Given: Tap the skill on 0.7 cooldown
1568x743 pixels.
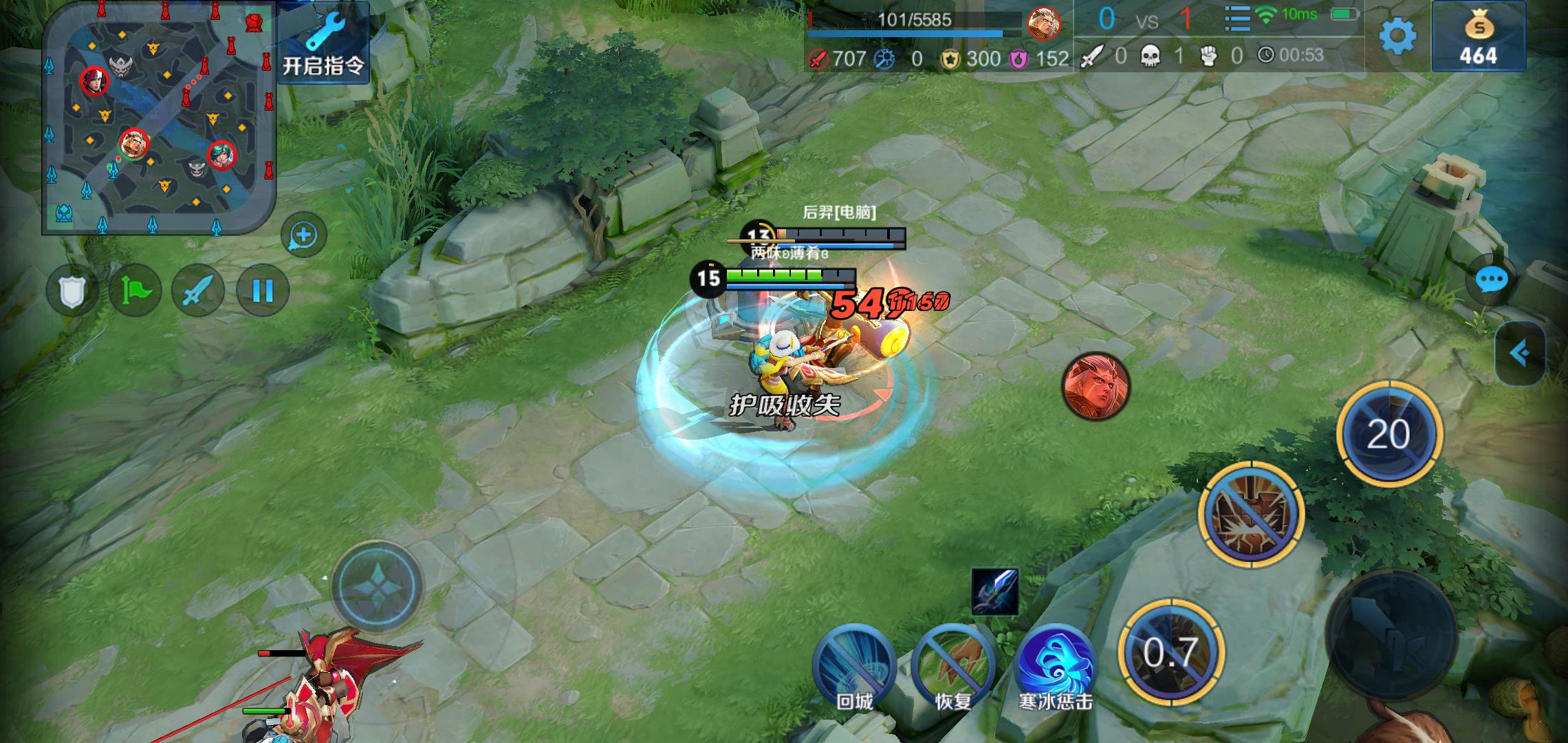Looking at the screenshot, I should click(x=1170, y=652).
